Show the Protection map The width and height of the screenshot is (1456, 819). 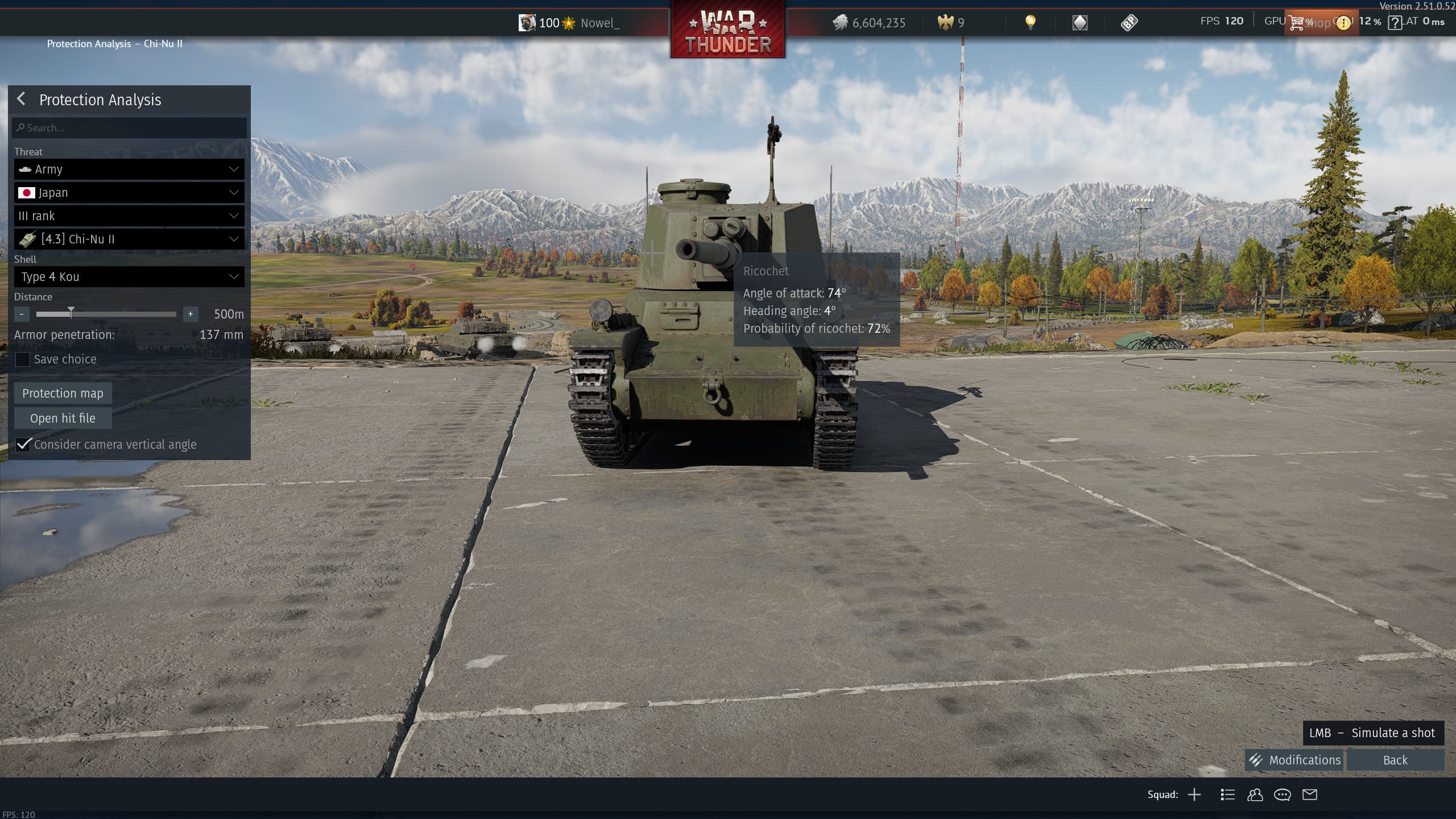(63, 394)
